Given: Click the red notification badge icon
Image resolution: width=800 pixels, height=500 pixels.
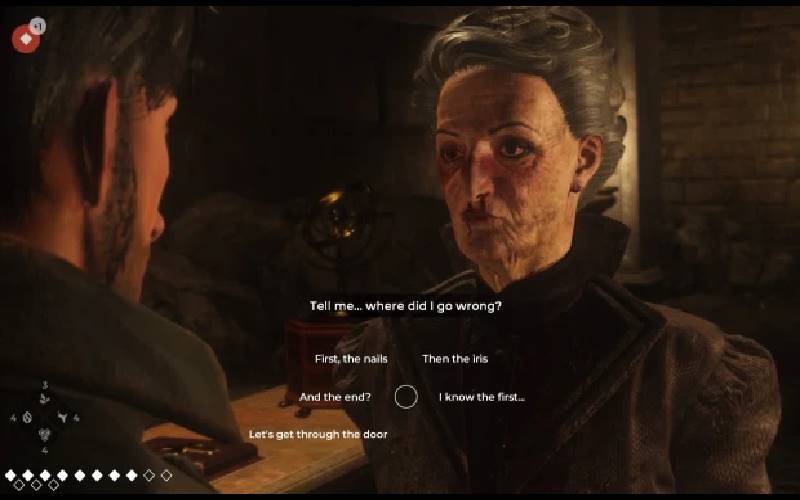Looking at the screenshot, I should [x=25, y=38].
